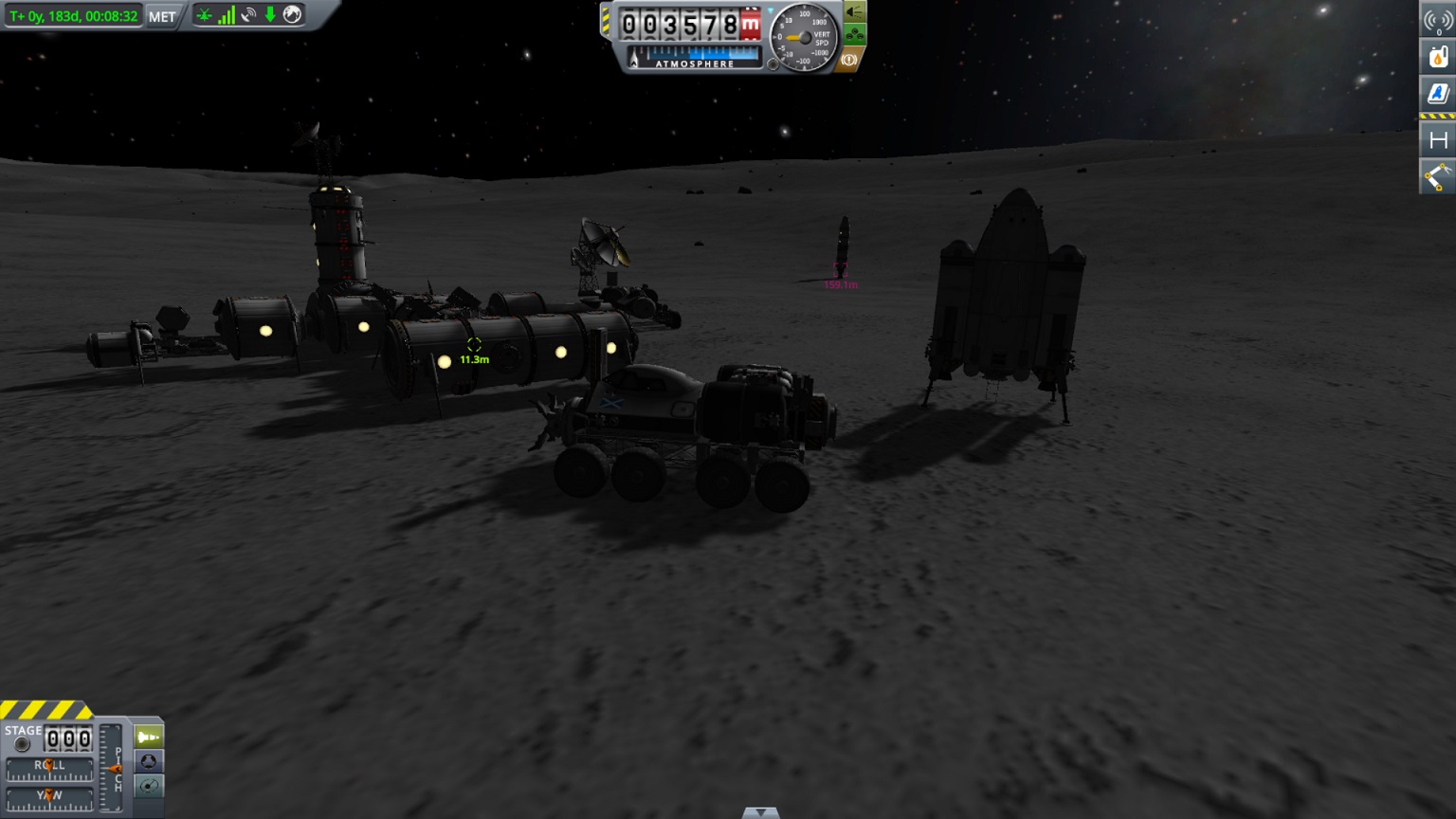Viewport: 1456px width, 819px height.
Task: Click the green down arrow status icon
Action: 270,14
